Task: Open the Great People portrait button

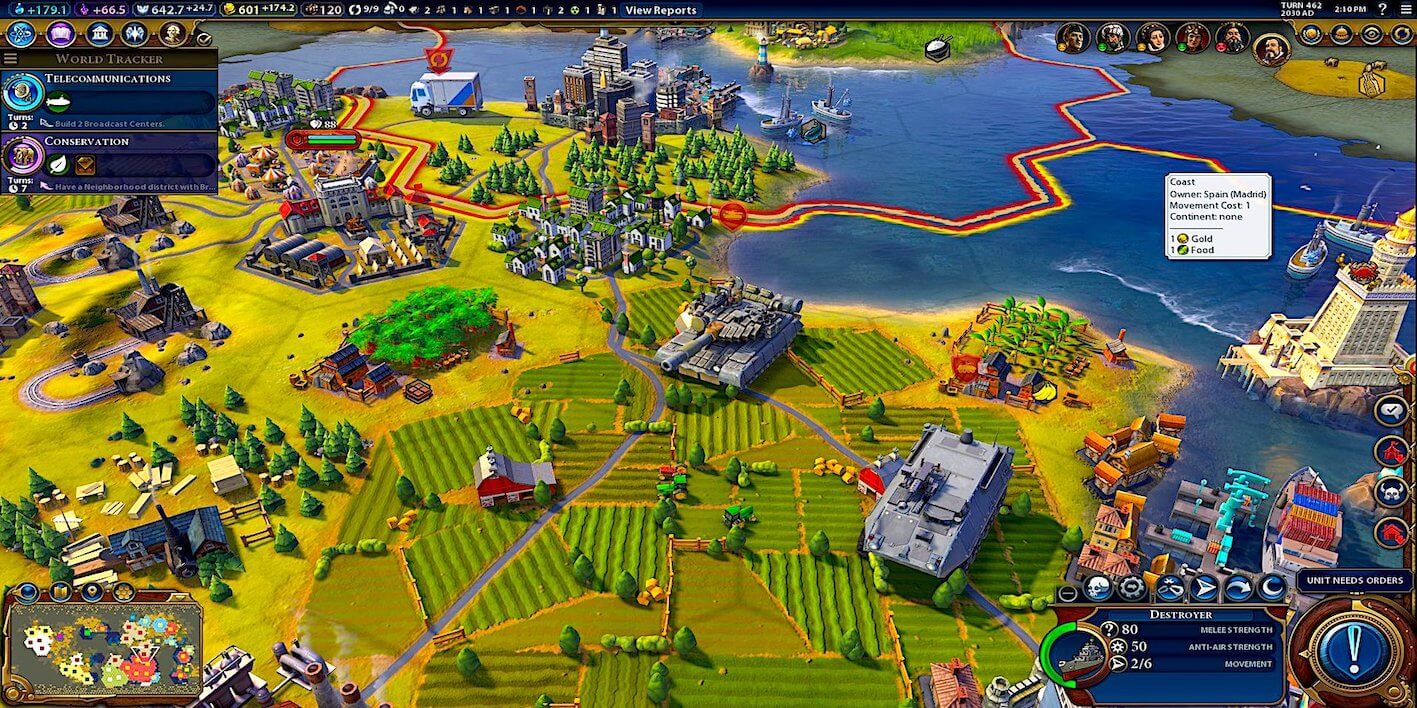Action: coord(172,34)
